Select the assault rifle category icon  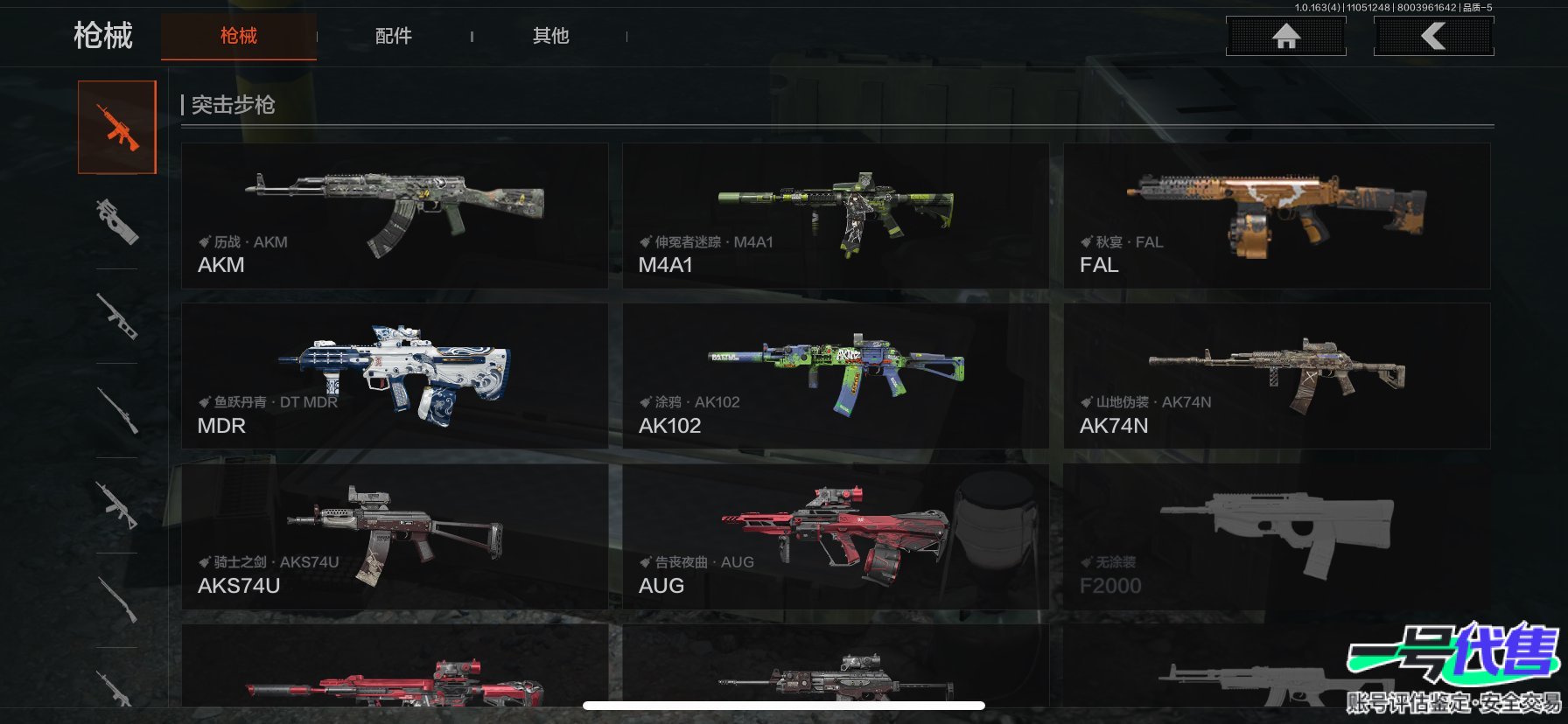[117, 128]
